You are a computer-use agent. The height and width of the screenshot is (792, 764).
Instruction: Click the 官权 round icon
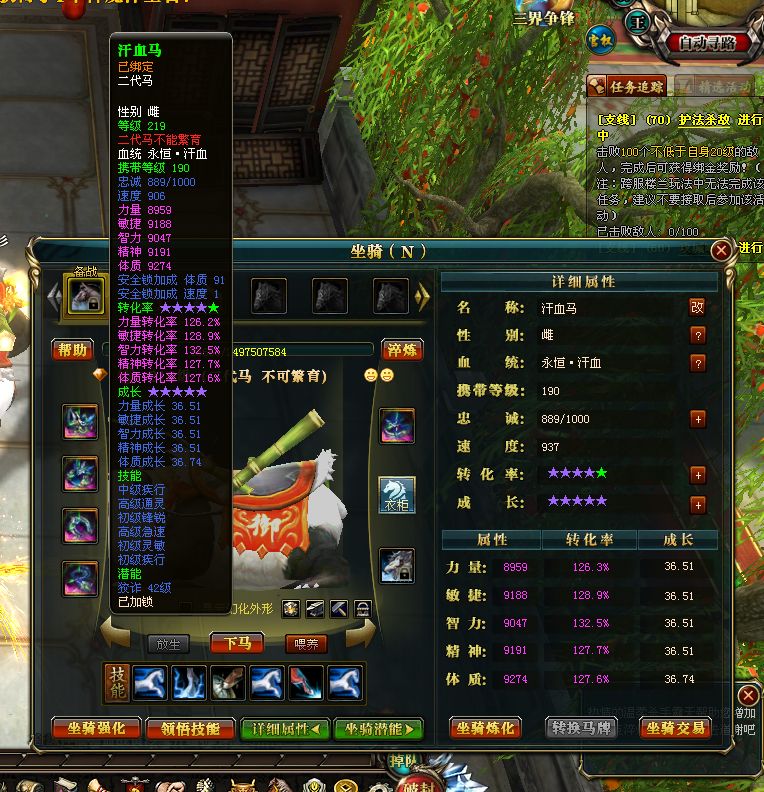pos(600,39)
